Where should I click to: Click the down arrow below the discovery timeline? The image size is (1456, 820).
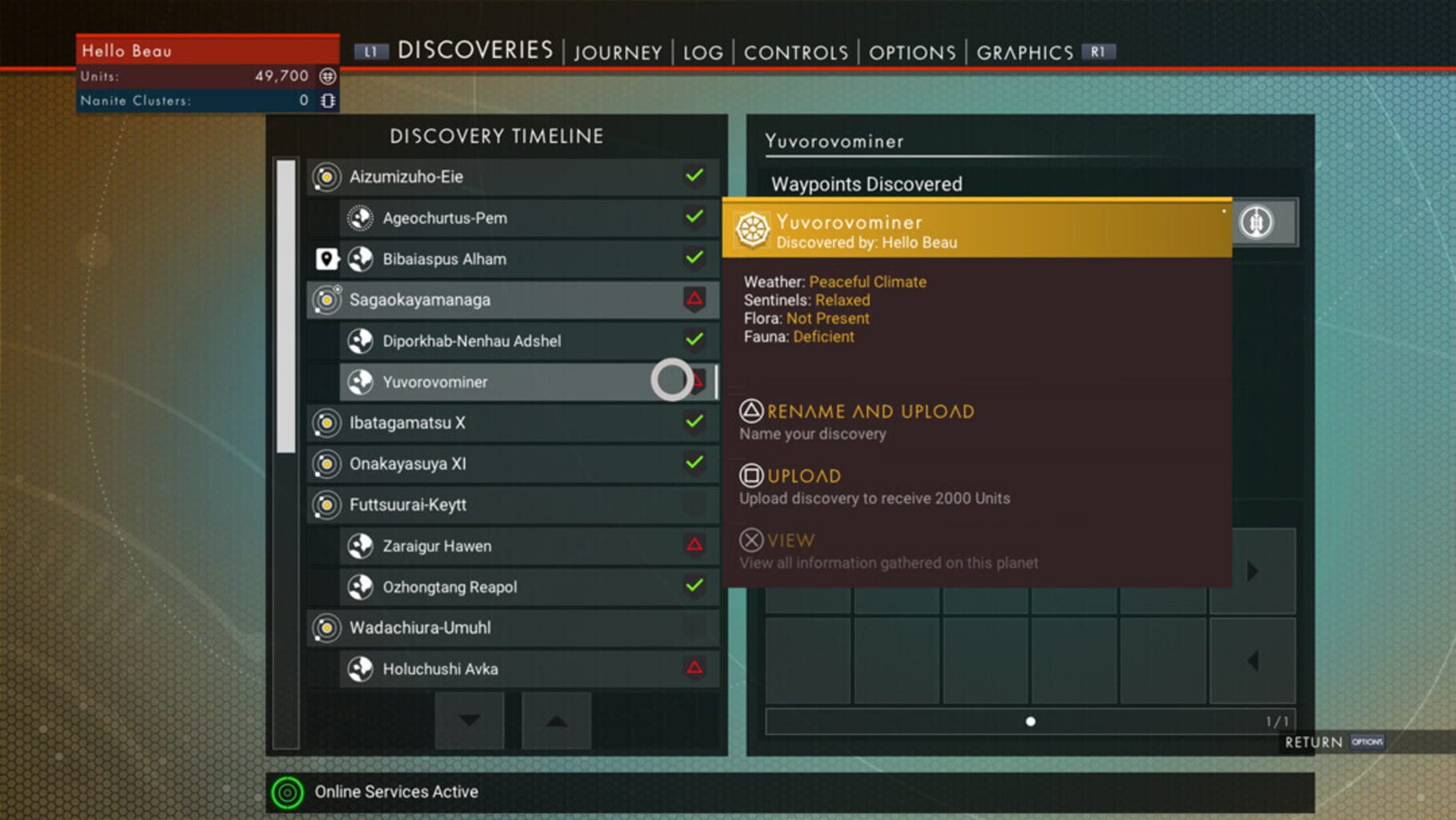469,721
